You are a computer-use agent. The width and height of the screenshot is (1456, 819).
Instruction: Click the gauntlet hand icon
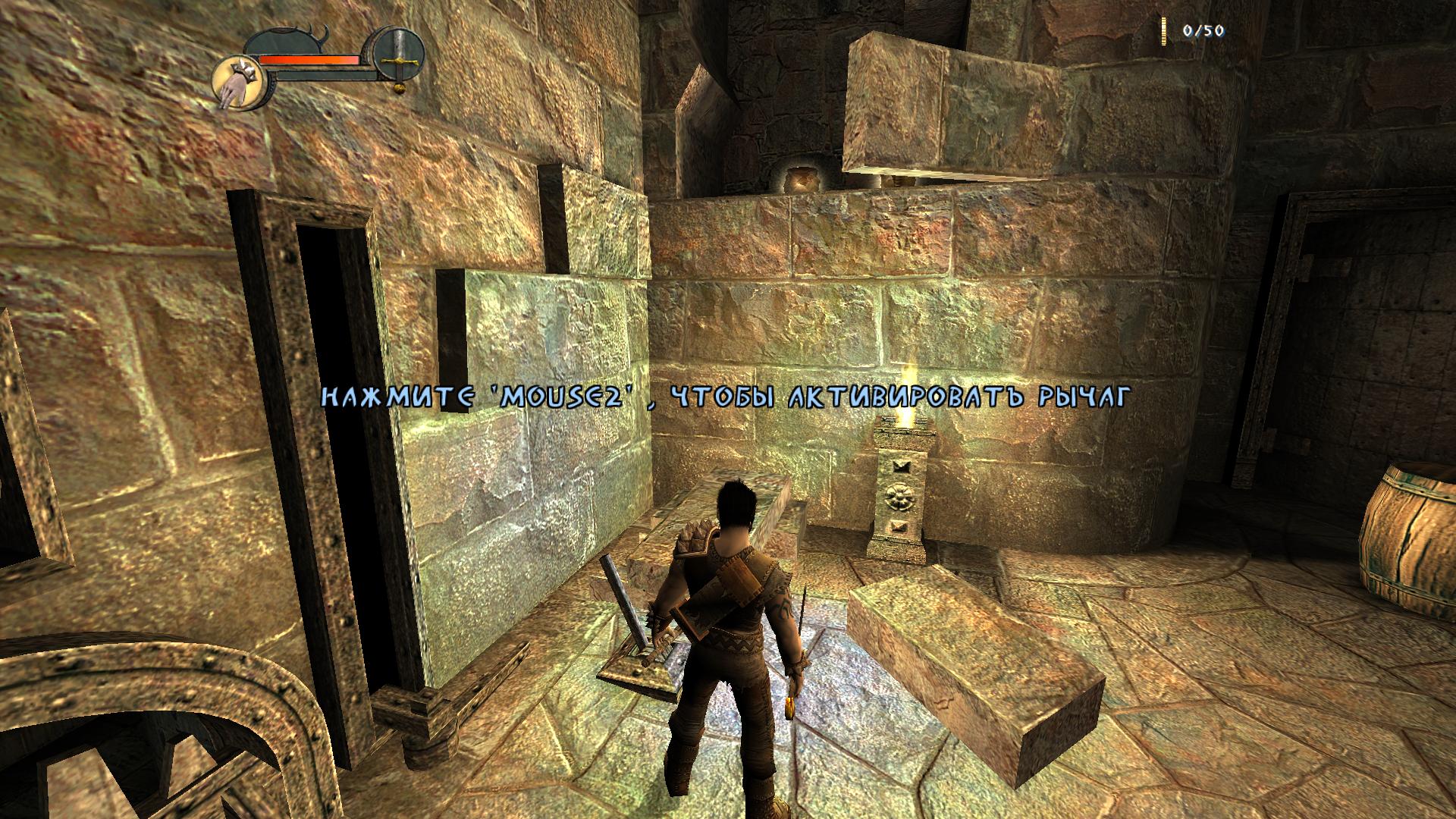click(237, 82)
